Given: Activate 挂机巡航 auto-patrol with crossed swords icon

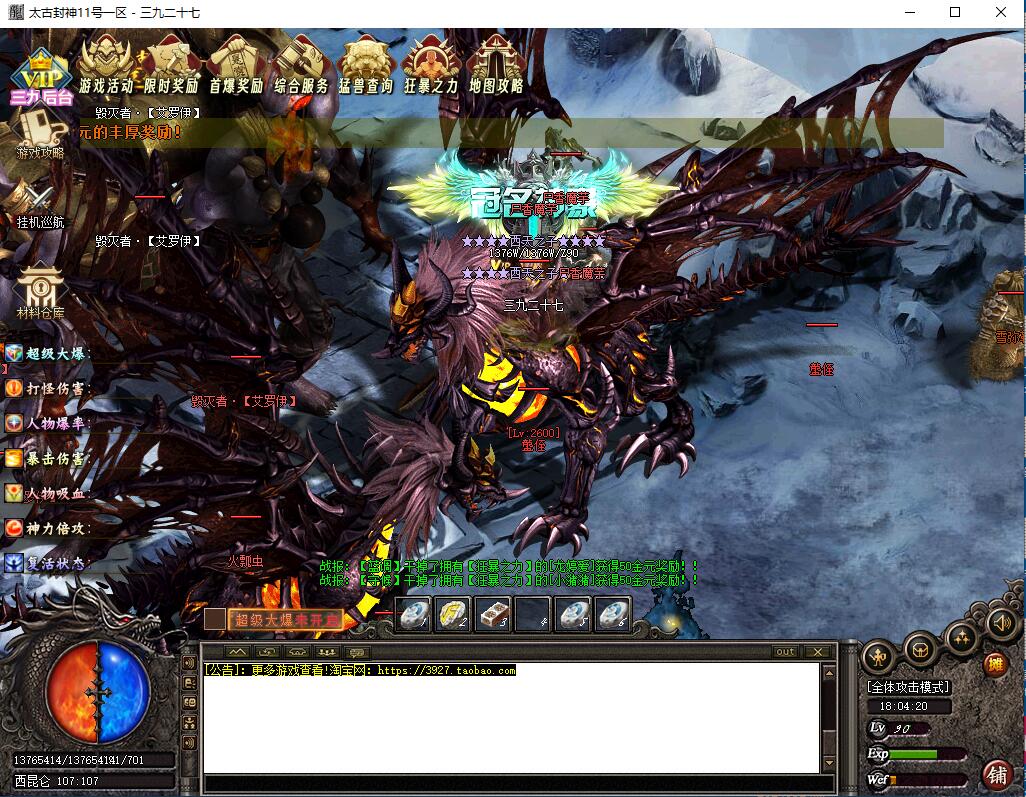Looking at the screenshot, I should [x=40, y=203].
